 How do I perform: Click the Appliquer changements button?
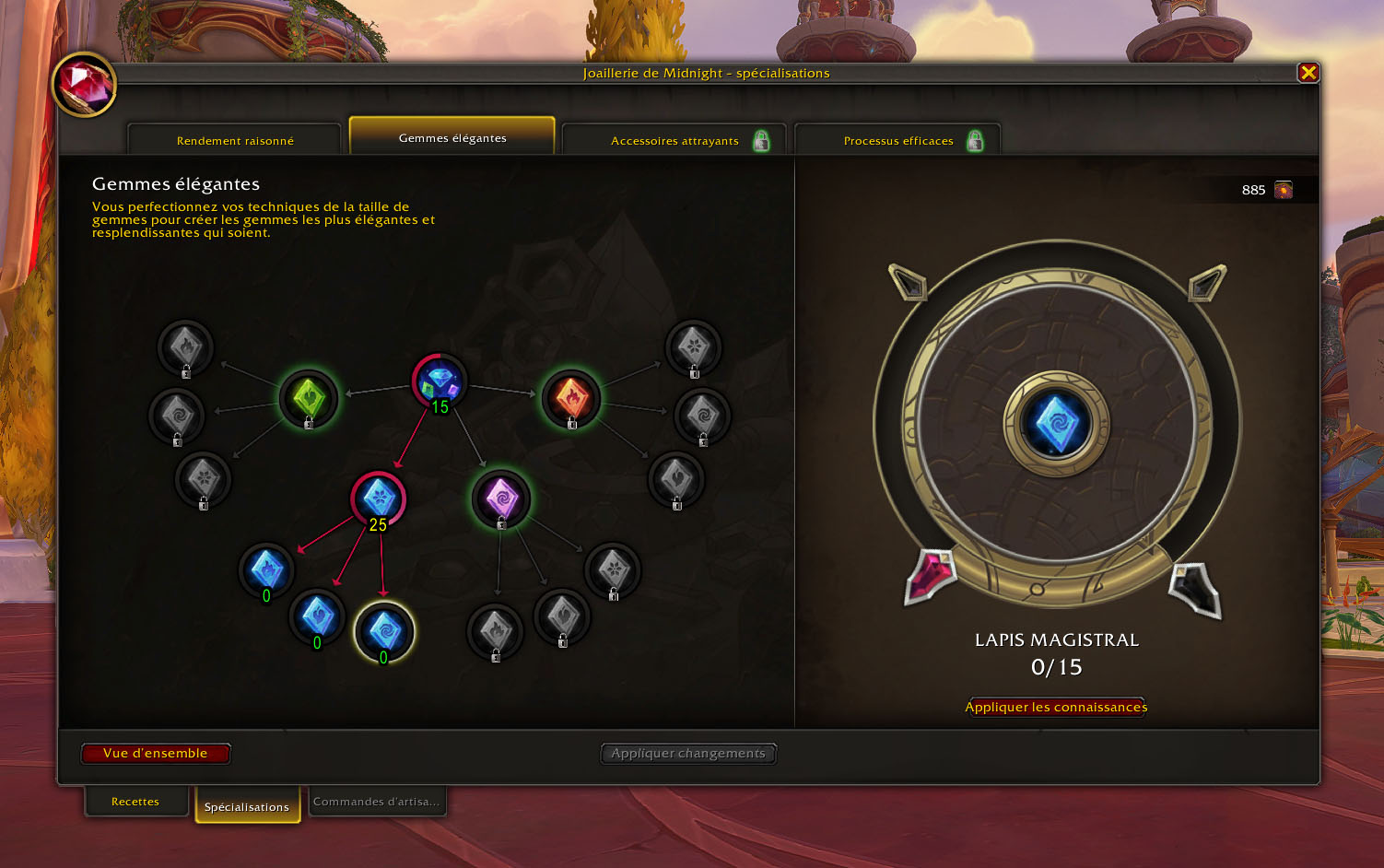coord(688,753)
